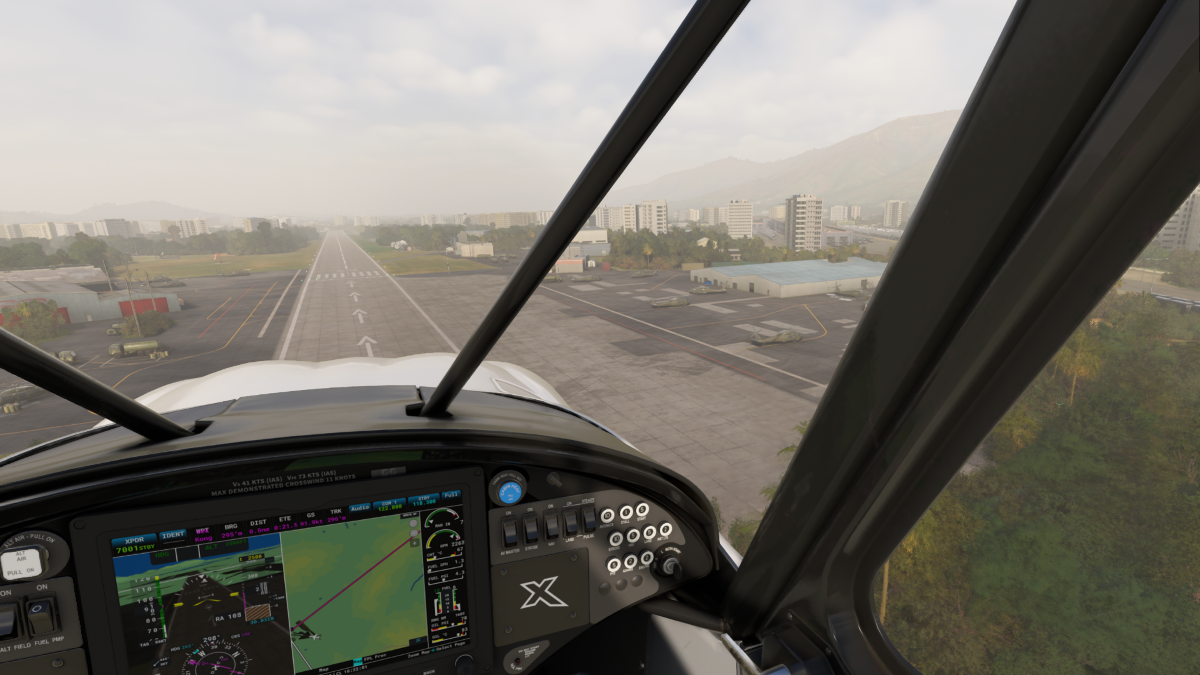This screenshot has height=675, width=1200.
Task: Select the COM 1 active frequency
Action: (389, 504)
